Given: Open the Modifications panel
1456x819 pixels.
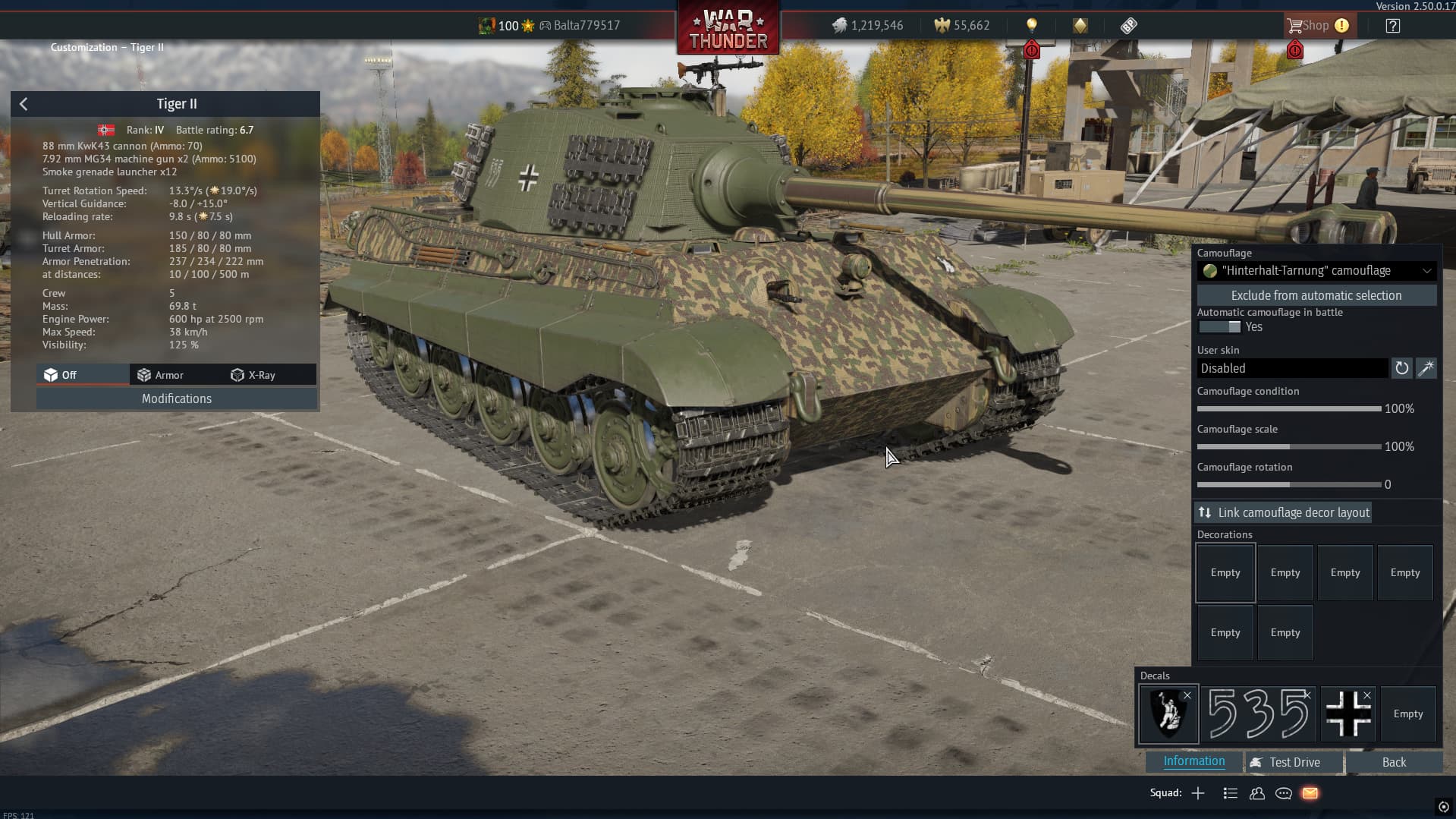Looking at the screenshot, I should [176, 398].
